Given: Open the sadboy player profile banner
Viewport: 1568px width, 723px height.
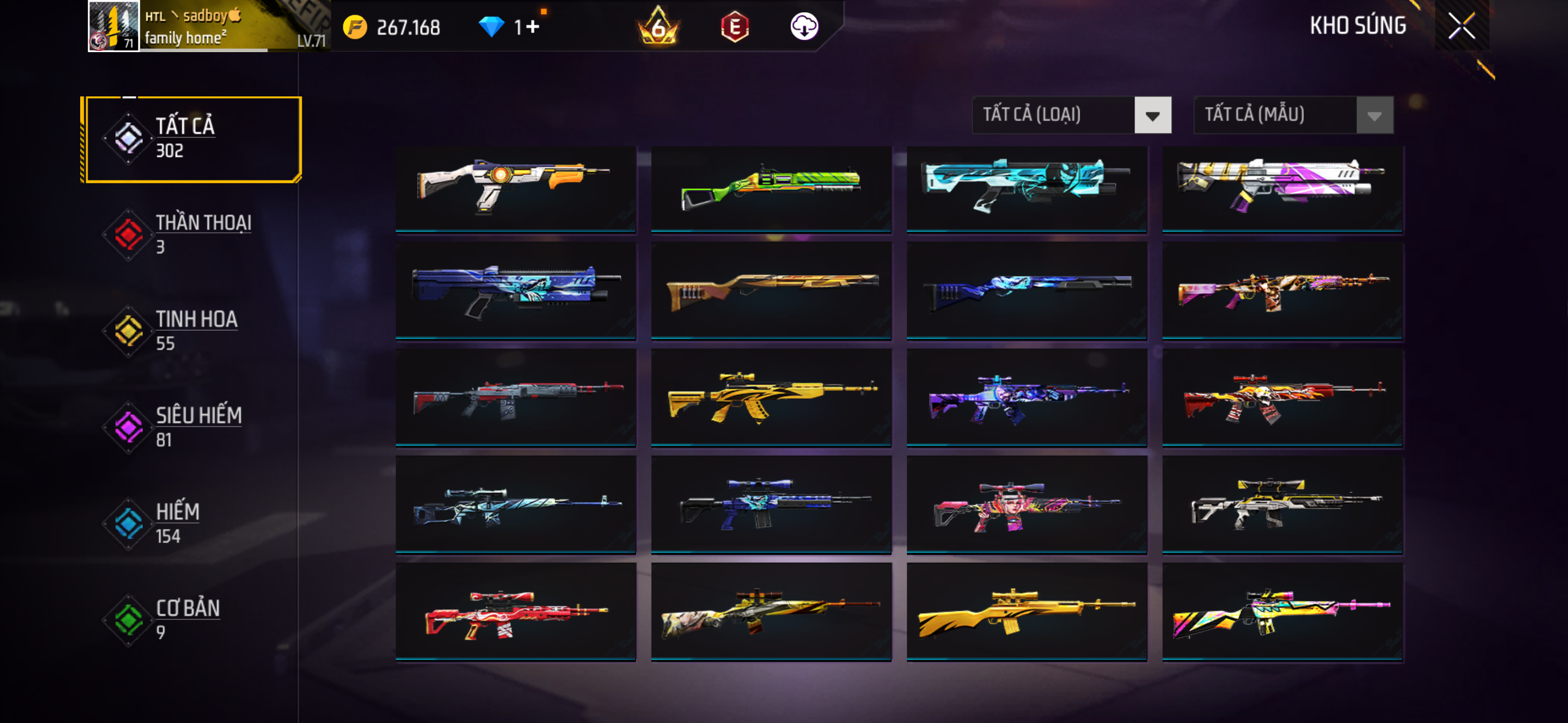Looking at the screenshot, I should 207,26.
